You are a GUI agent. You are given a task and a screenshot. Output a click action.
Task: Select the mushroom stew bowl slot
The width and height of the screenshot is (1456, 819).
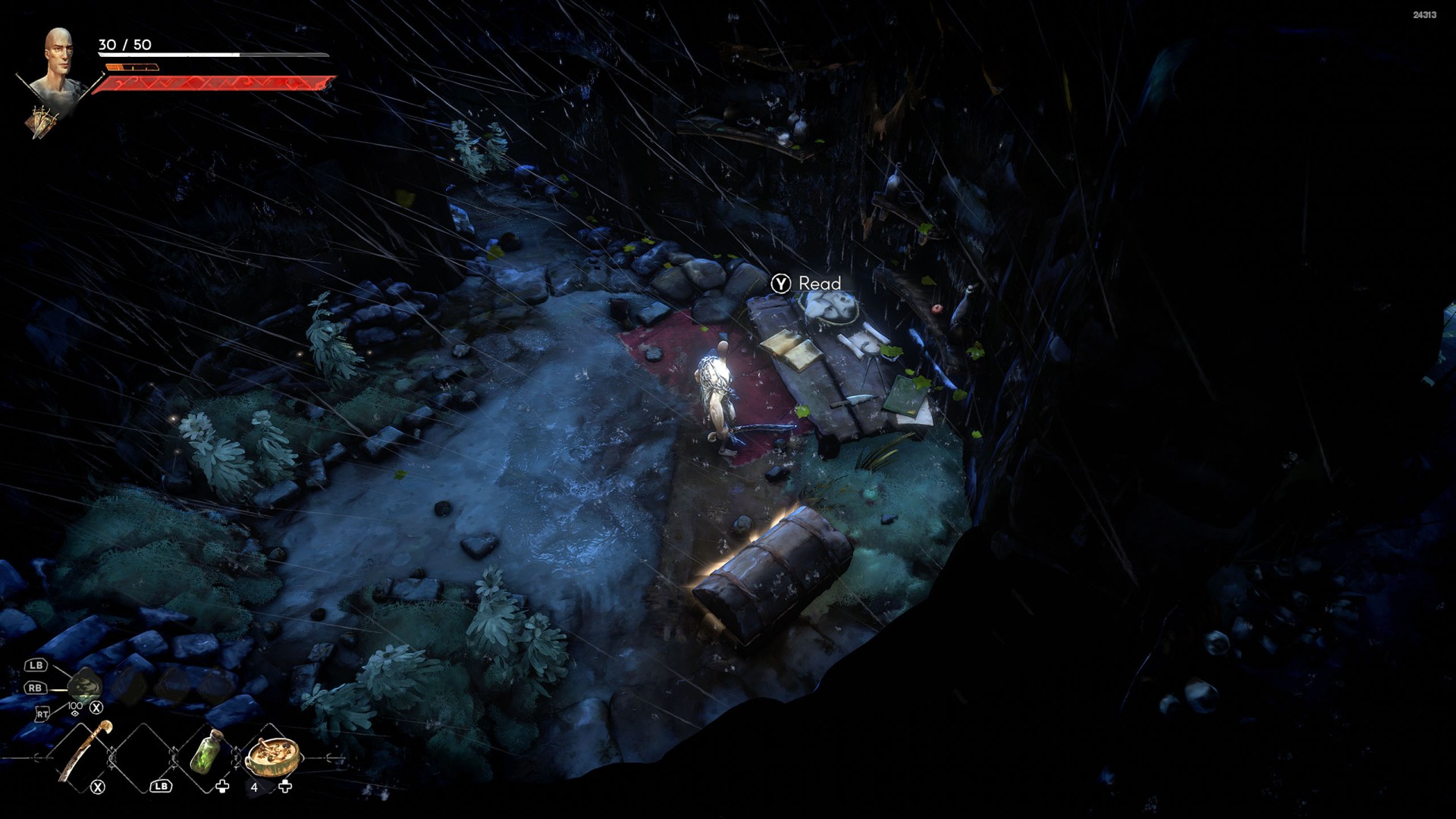click(x=273, y=755)
